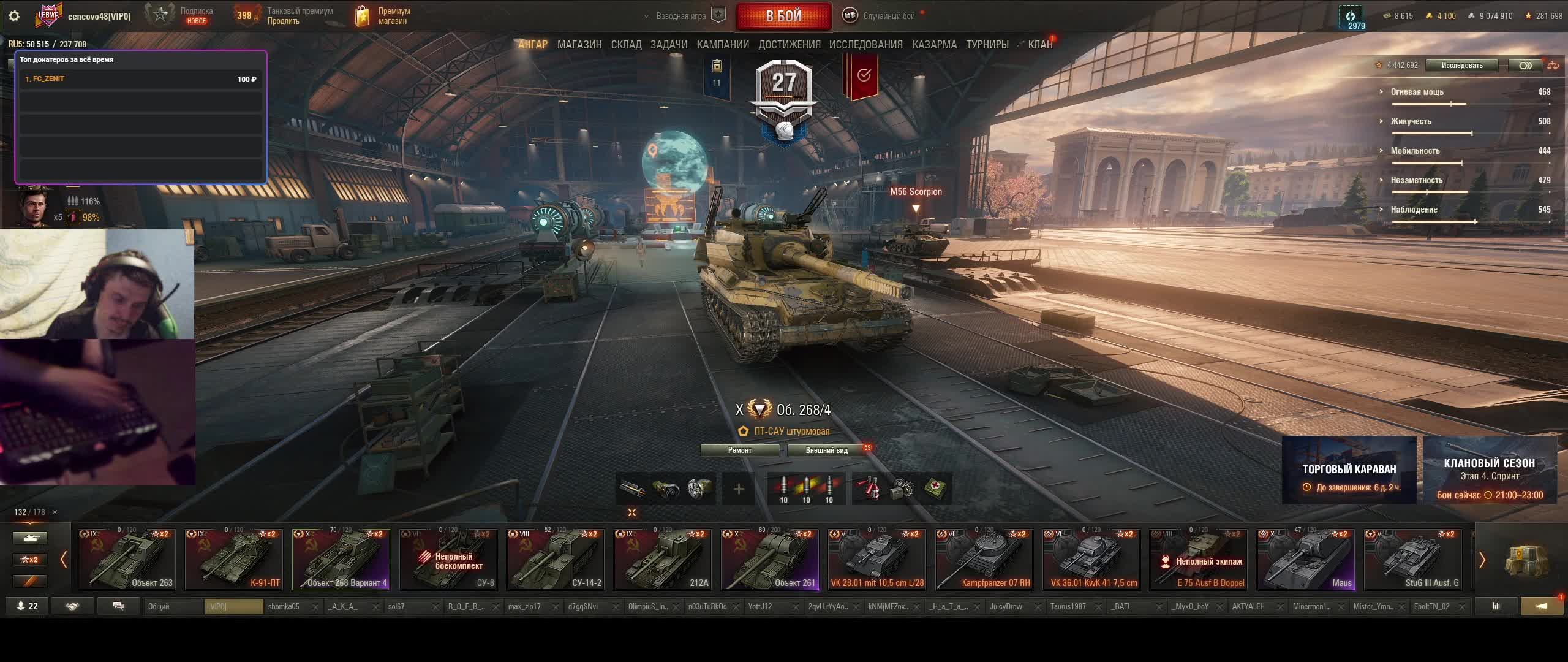Open the battle mode selector Случайный бой
Screen dimensions: 1568x662
tap(882, 16)
